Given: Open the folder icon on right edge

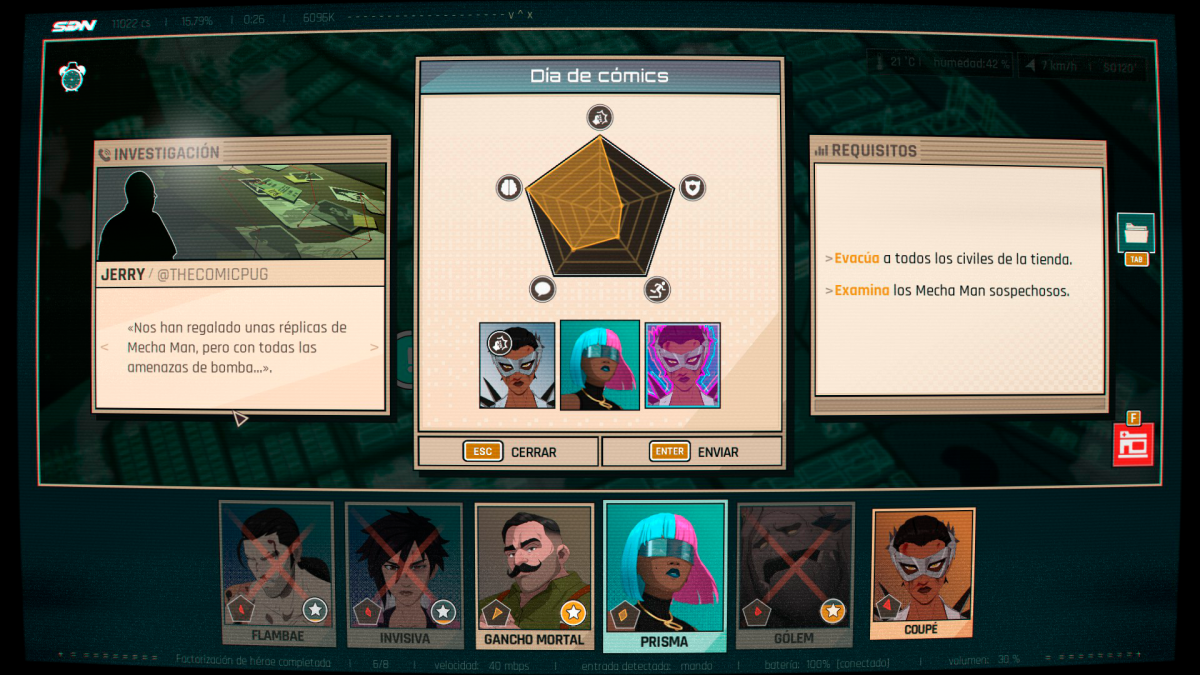Looking at the screenshot, I should [1136, 233].
